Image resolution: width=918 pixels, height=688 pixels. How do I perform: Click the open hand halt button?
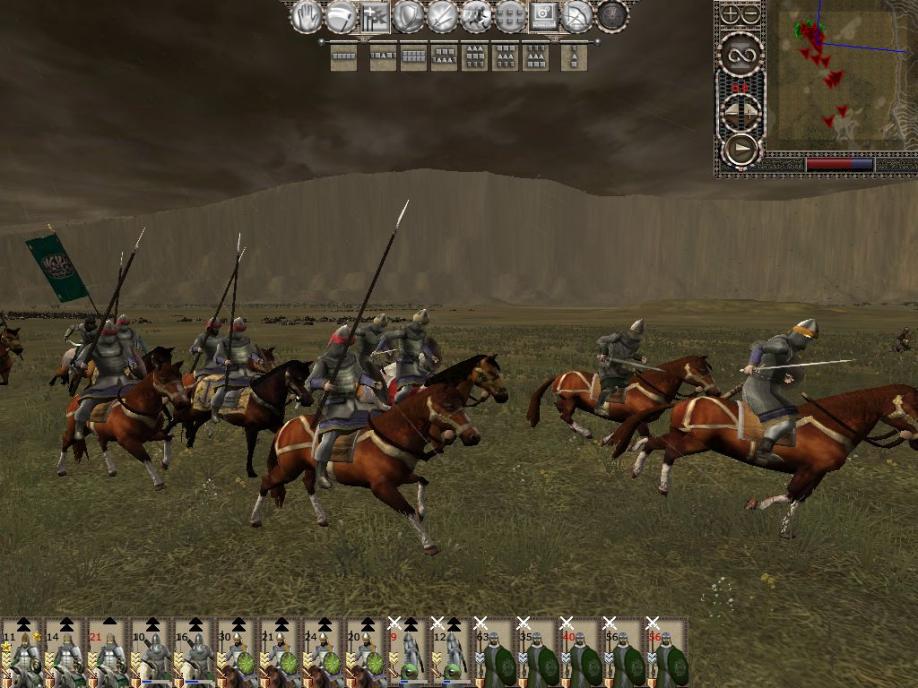point(305,16)
